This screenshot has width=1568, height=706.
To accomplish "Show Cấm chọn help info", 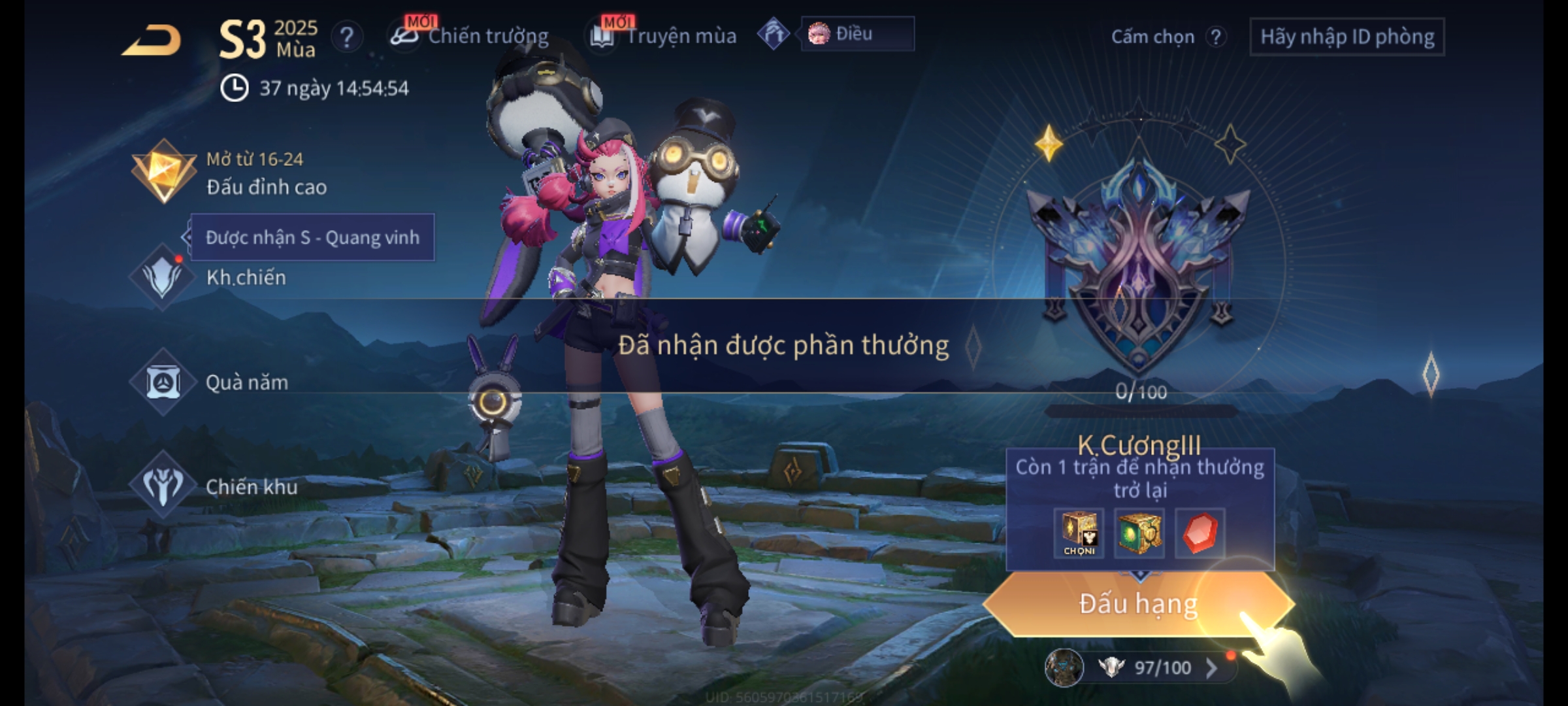I will pos(1215,37).
